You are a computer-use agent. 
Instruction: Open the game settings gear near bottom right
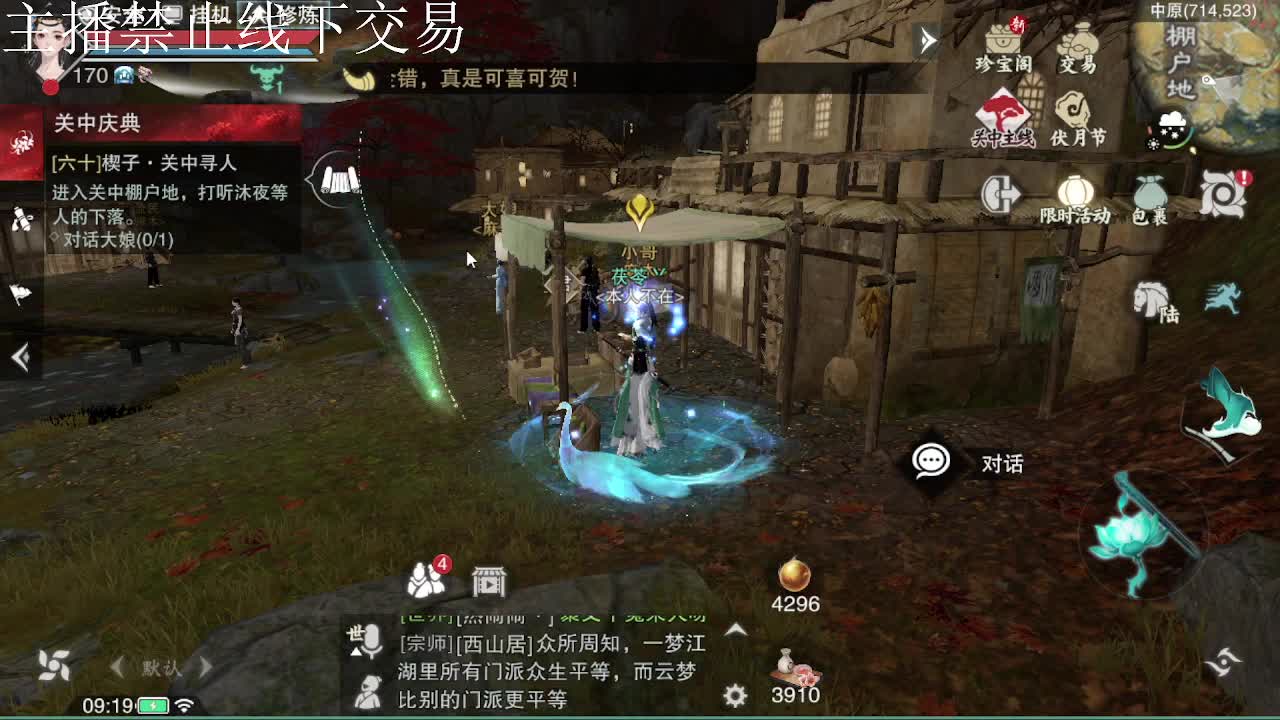[737, 693]
